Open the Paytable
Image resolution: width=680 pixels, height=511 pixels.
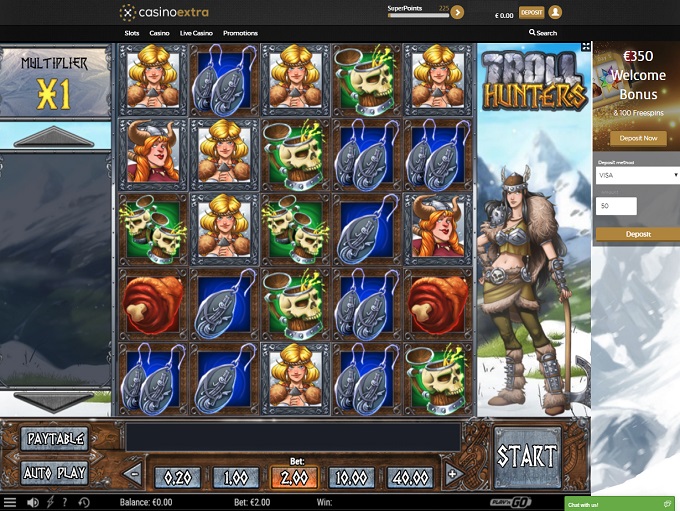coord(55,439)
